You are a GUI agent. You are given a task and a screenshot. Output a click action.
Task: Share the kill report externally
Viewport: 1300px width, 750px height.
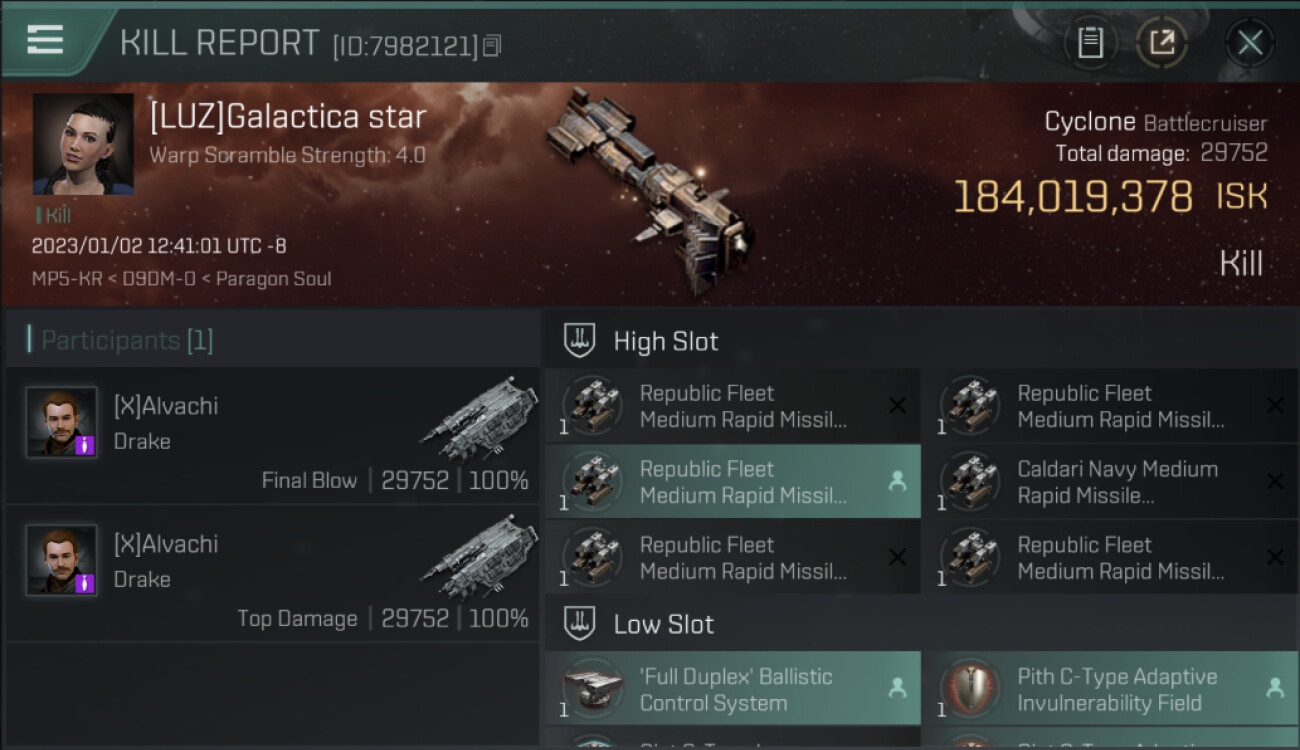pos(1161,42)
